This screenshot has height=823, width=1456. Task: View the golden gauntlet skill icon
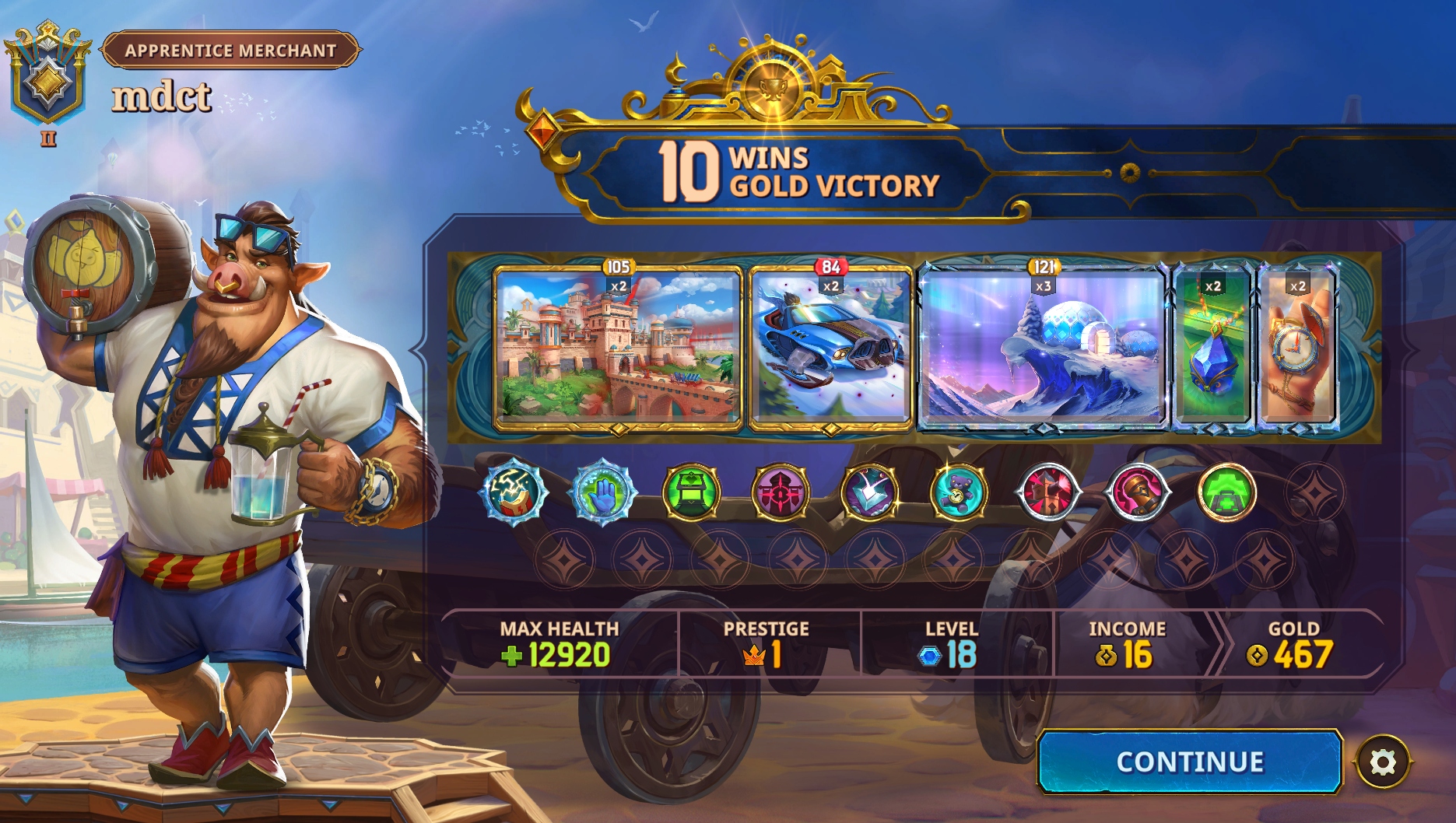click(x=1137, y=492)
